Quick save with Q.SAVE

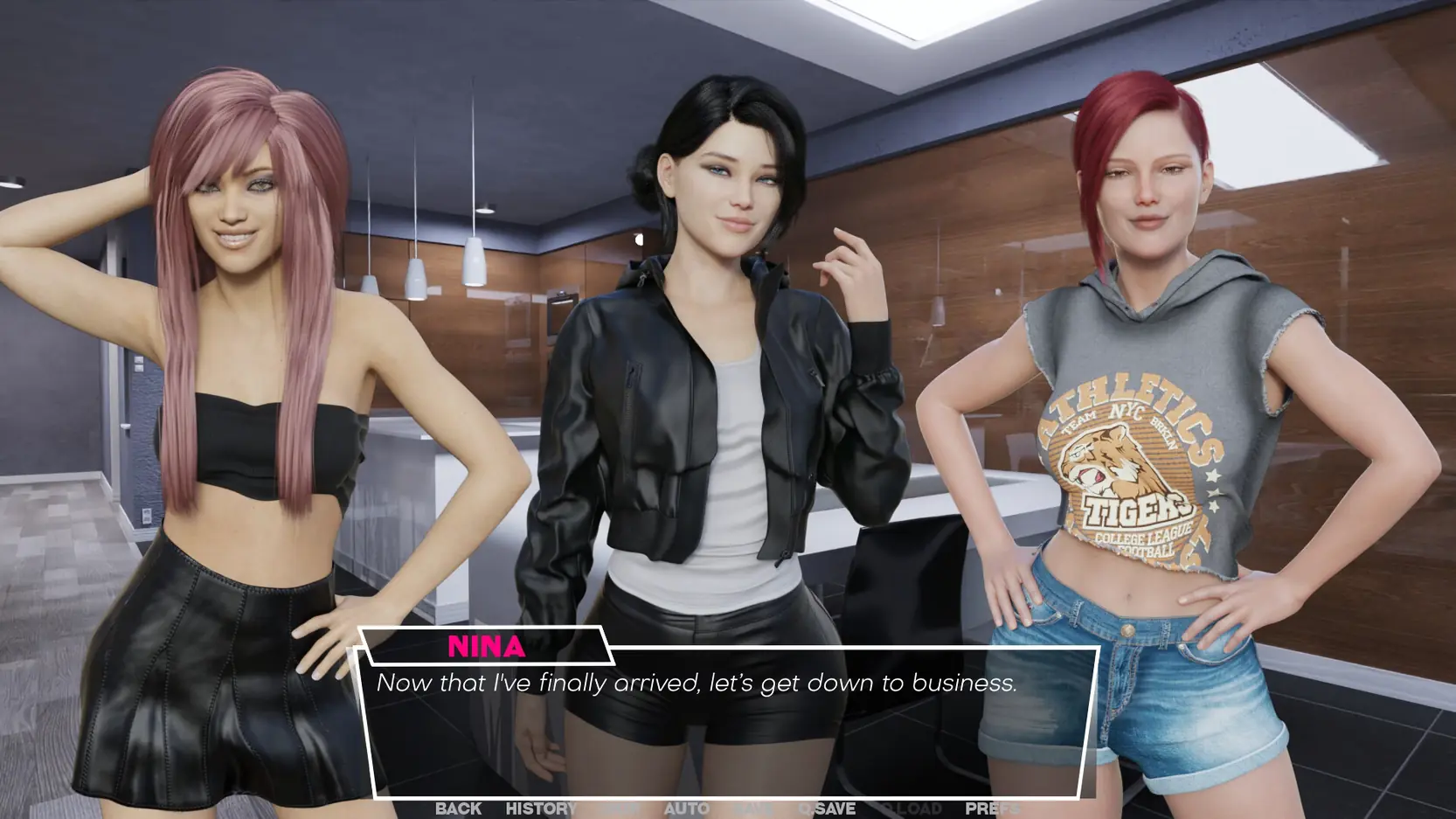click(x=827, y=809)
